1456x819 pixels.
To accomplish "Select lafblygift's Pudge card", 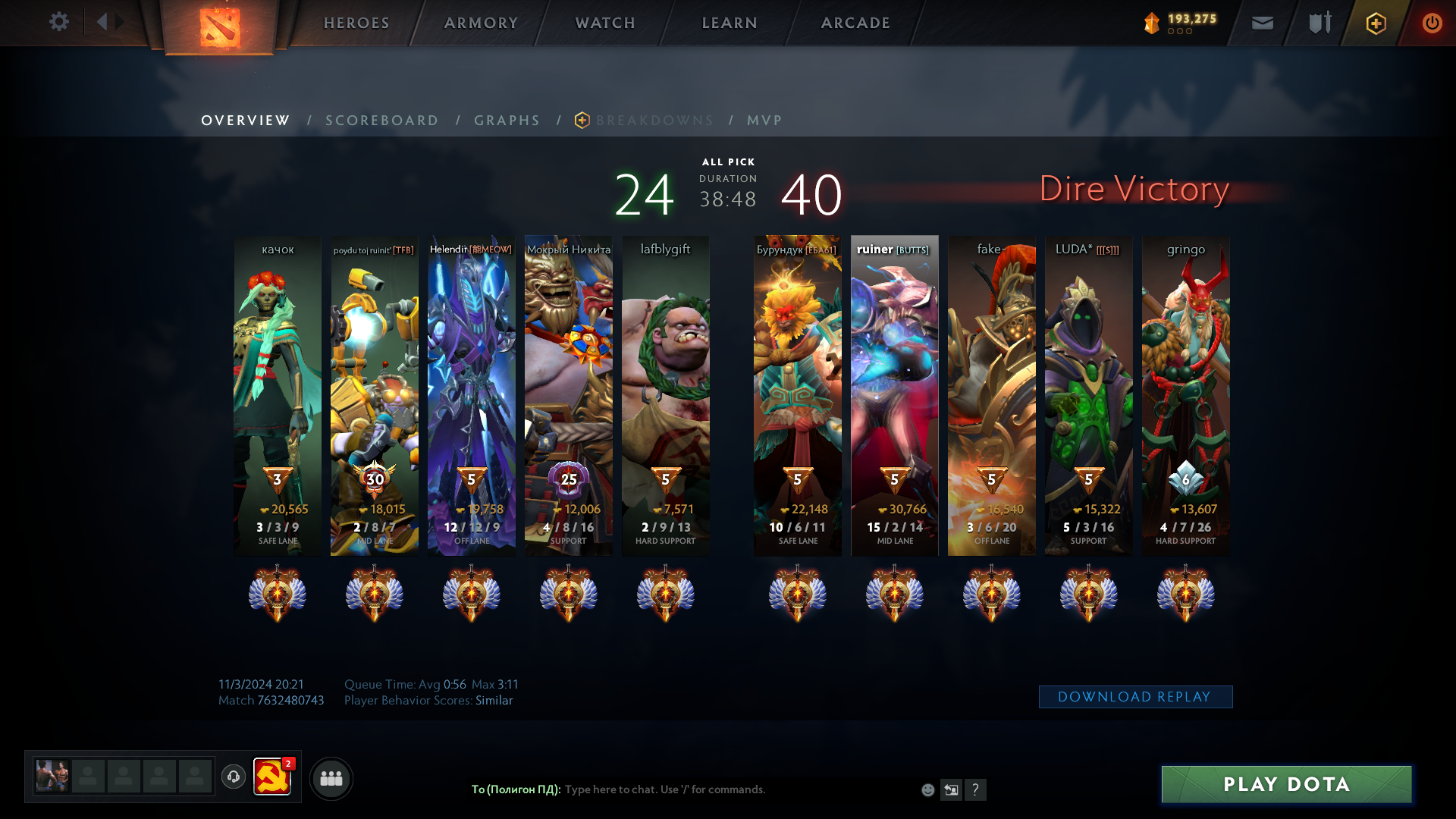I will [666, 394].
